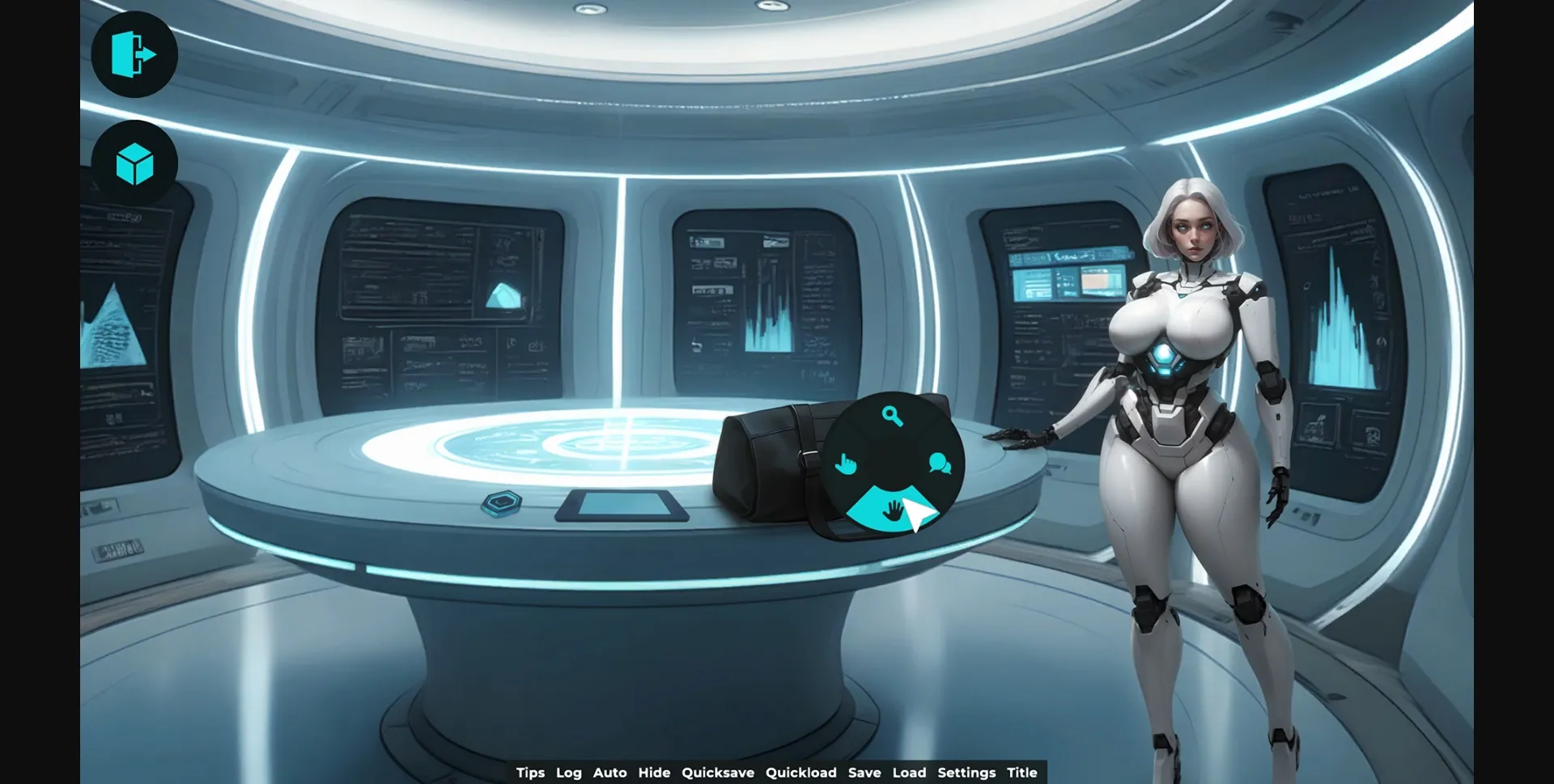Open the dialogue Log
The image size is (1554, 784).
point(569,773)
